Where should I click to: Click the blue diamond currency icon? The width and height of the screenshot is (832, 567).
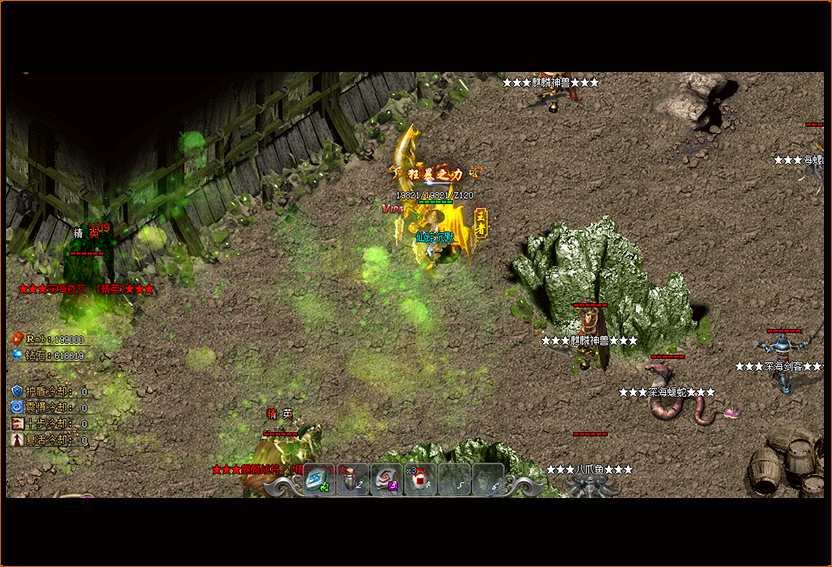[x=16, y=354]
